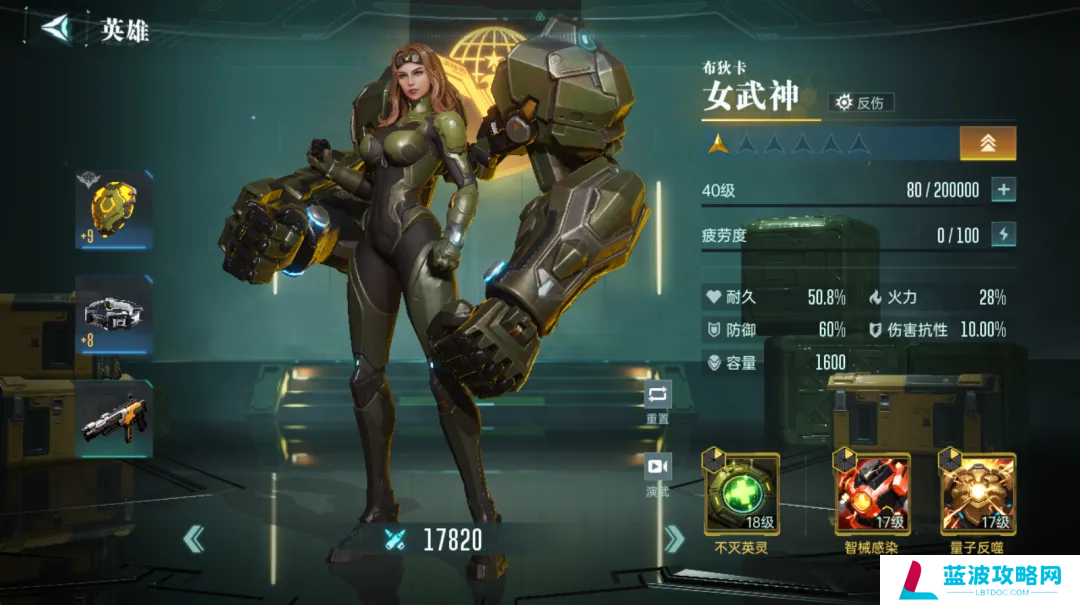Viewport: 1080px width, 605px height.
Task: Choose the rifle weapon slot
Action: [x=115, y=419]
